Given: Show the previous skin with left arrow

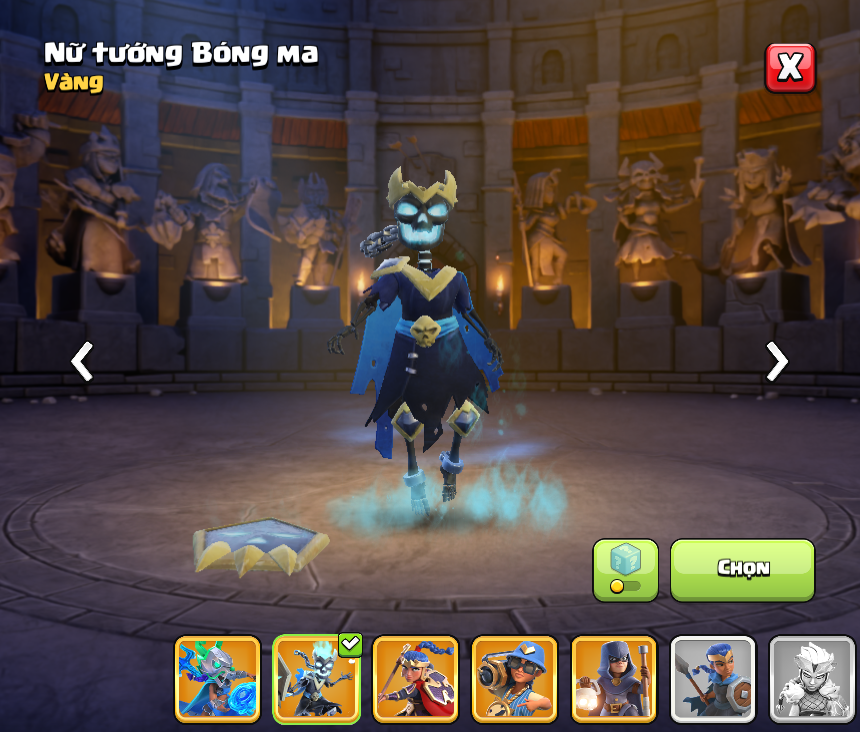Looking at the screenshot, I should [82, 361].
